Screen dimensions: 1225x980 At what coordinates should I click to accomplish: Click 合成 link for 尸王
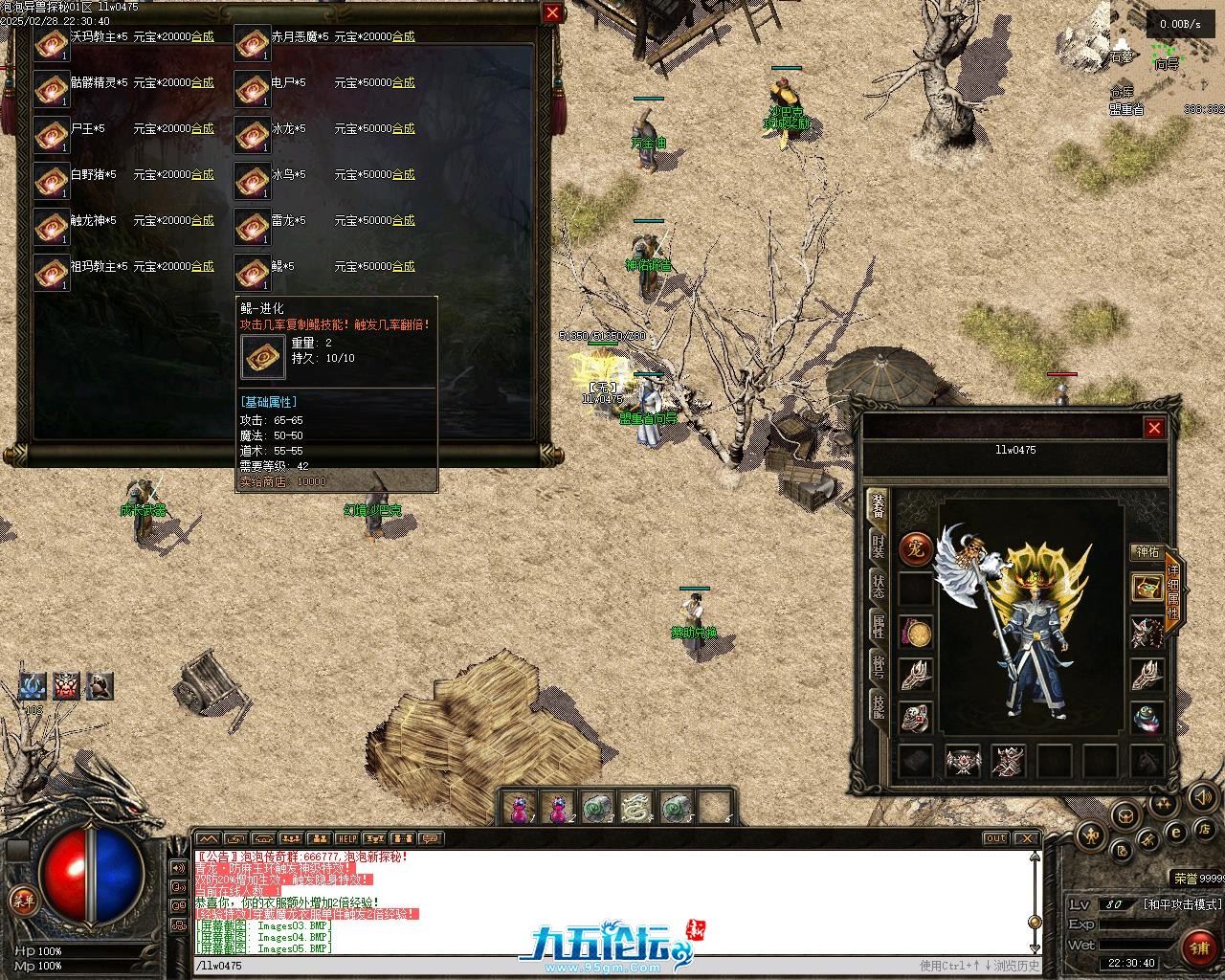[x=202, y=128]
